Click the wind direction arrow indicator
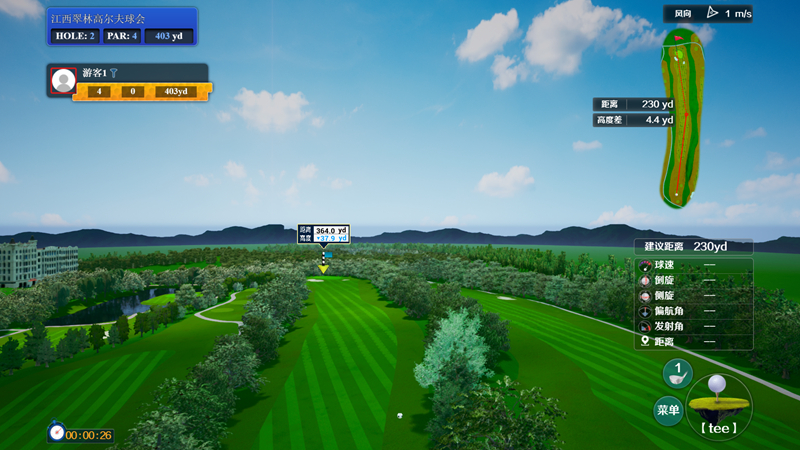The image size is (800, 450). pos(712,13)
